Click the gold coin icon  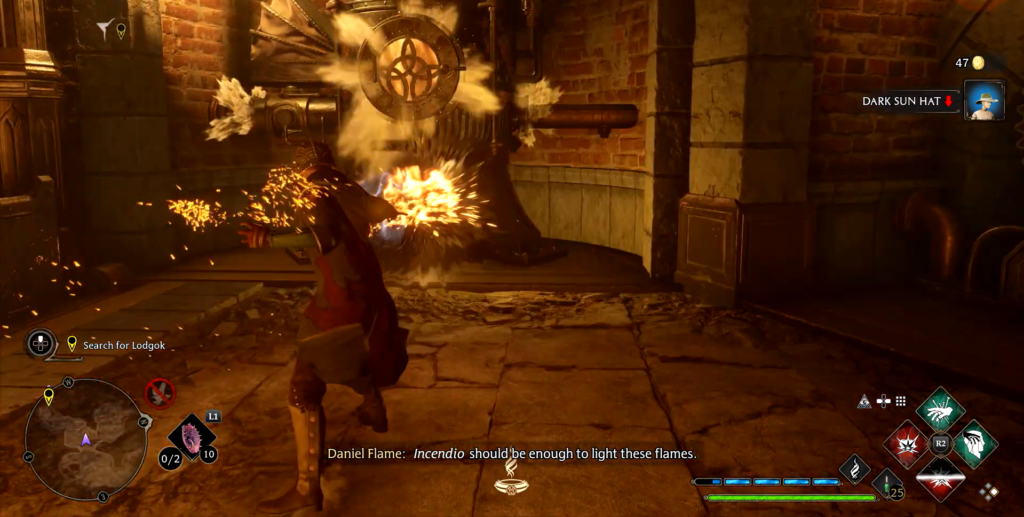979,63
